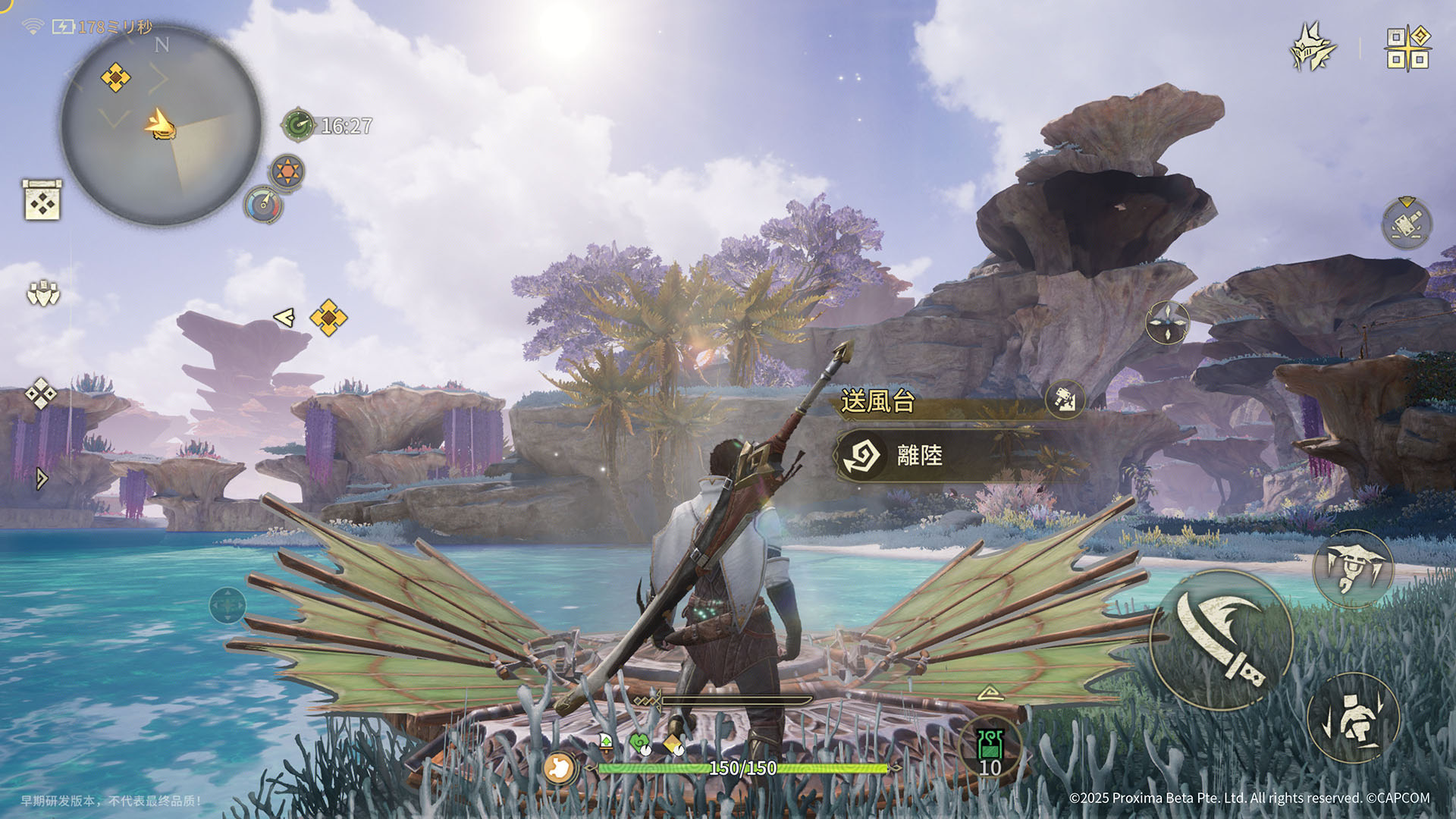Viewport: 1456px width, 819px height.
Task: Open the circular minimap
Action: [x=162, y=125]
